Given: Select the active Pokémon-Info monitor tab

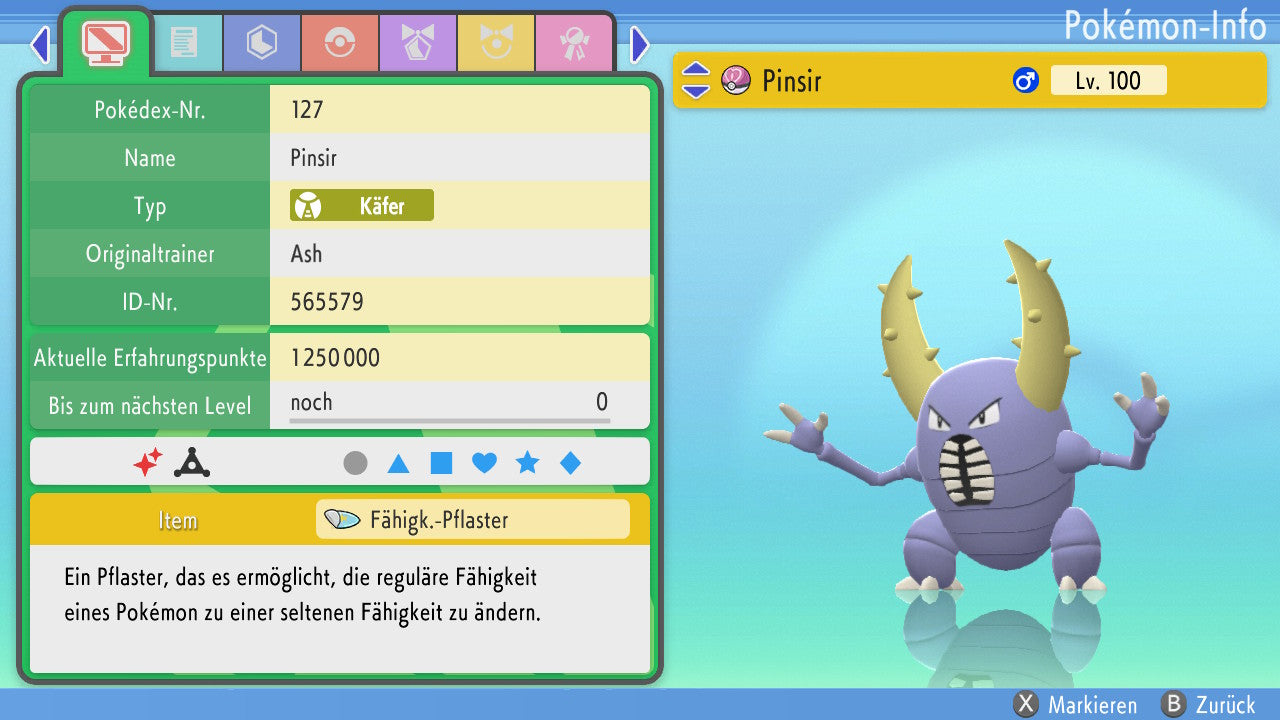Looking at the screenshot, I should point(106,42).
